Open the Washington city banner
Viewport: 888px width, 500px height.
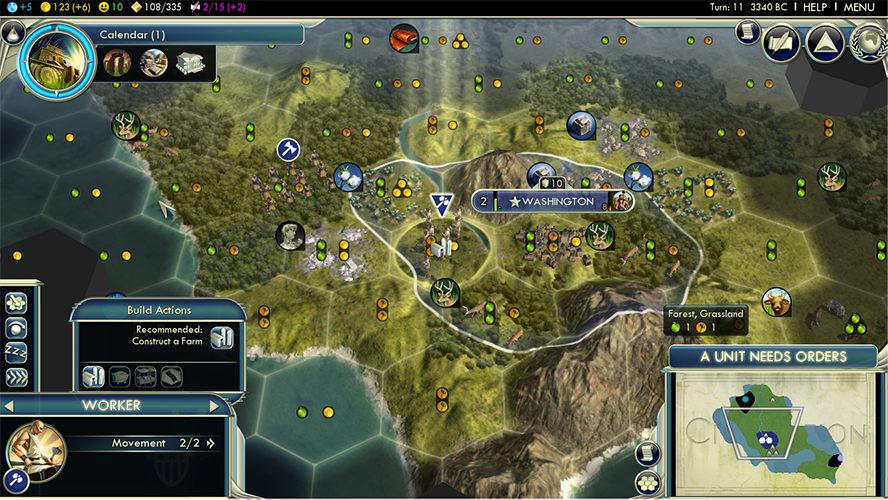coord(551,201)
